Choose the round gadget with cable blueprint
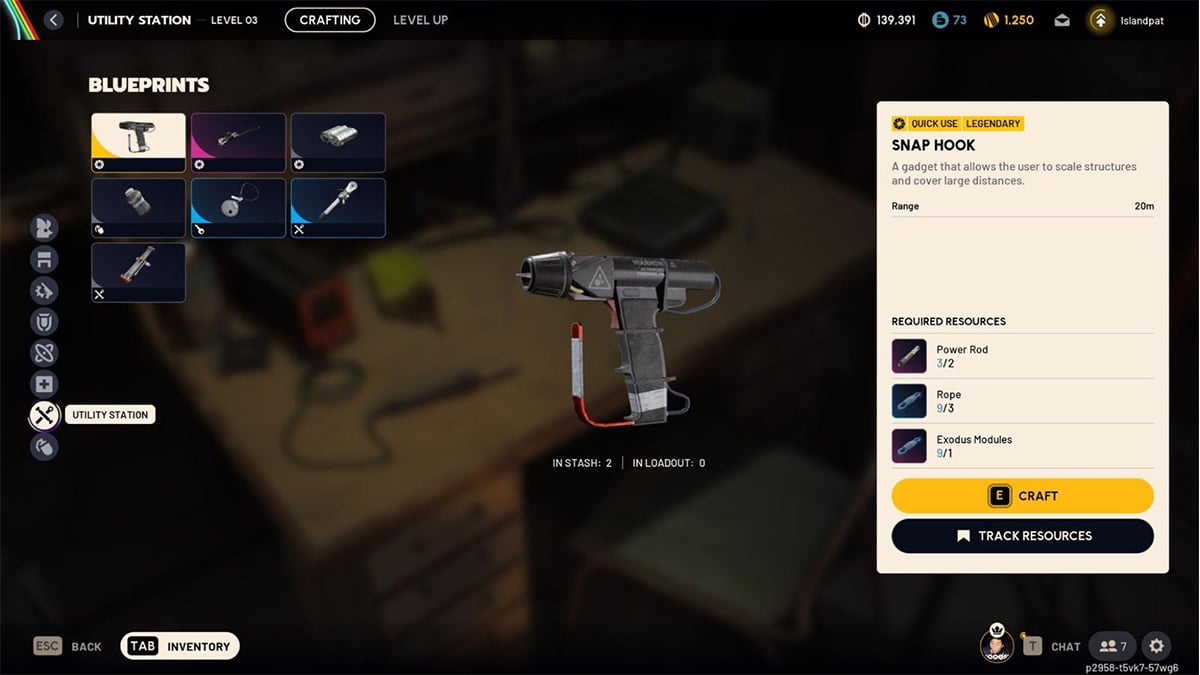The width and height of the screenshot is (1200, 675). (x=238, y=208)
